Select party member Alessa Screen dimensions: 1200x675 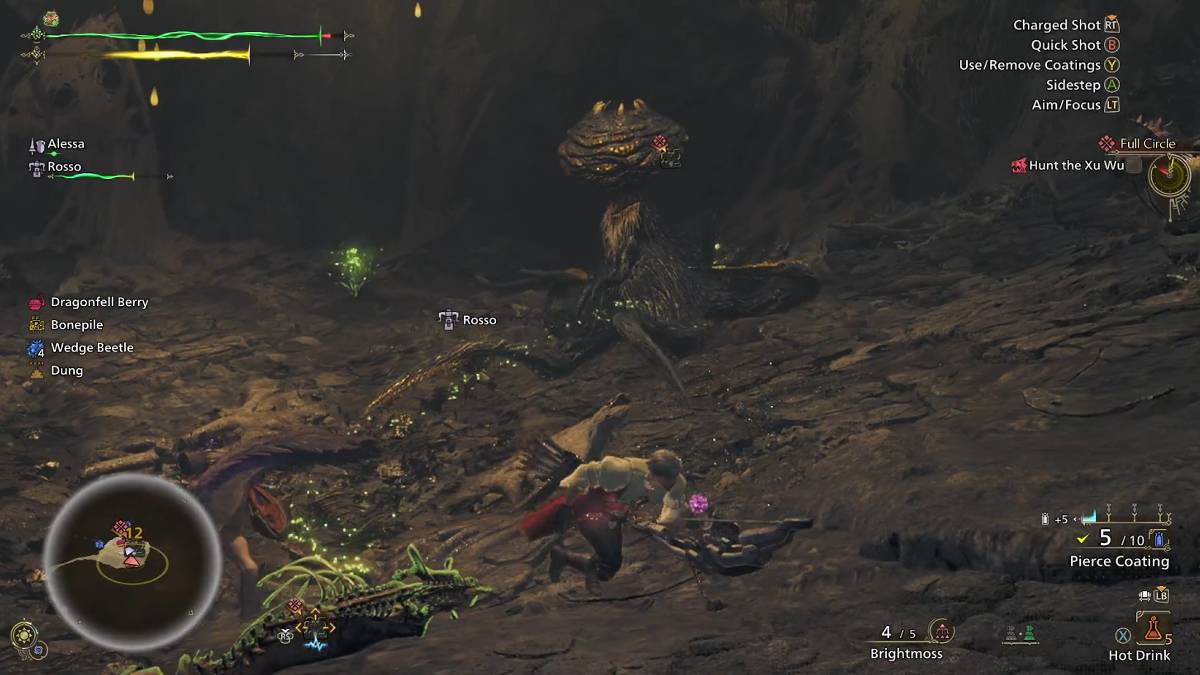coord(66,144)
